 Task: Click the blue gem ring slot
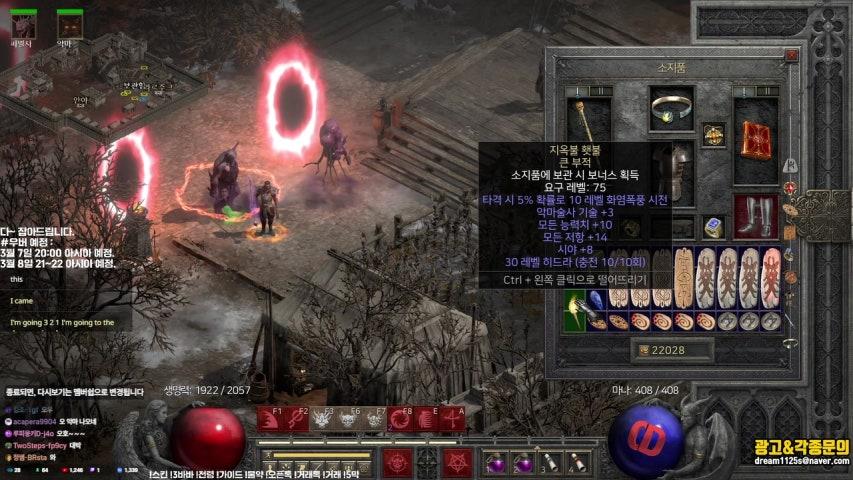[x=714, y=227]
